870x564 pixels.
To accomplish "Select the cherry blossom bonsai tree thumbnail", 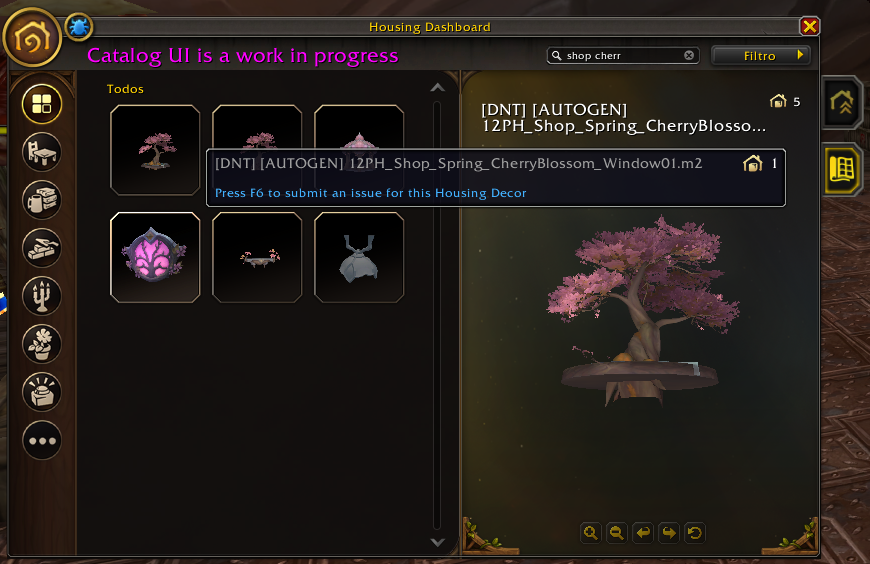I will click(155, 150).
